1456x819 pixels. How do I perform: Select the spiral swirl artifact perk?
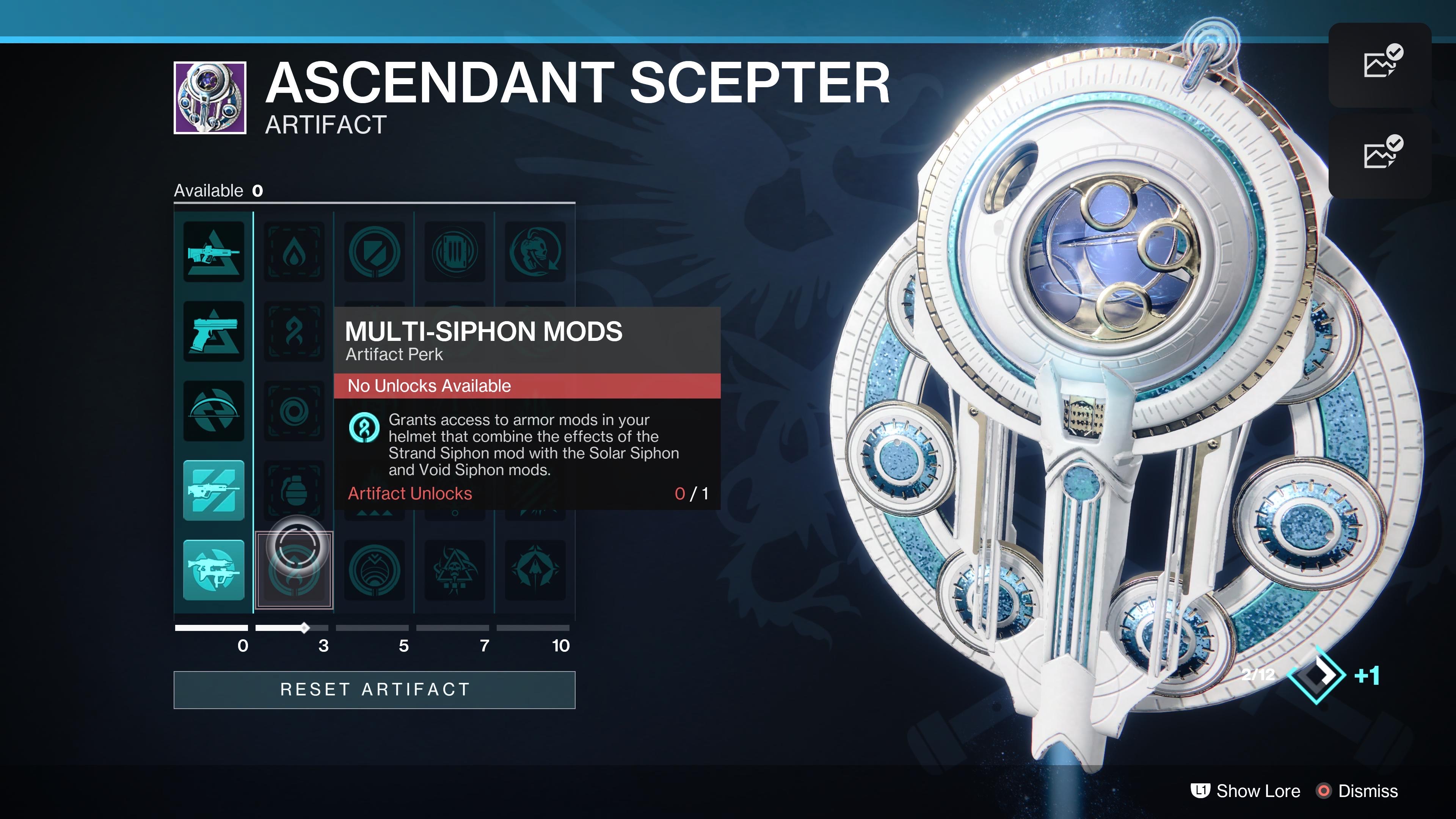294,411
